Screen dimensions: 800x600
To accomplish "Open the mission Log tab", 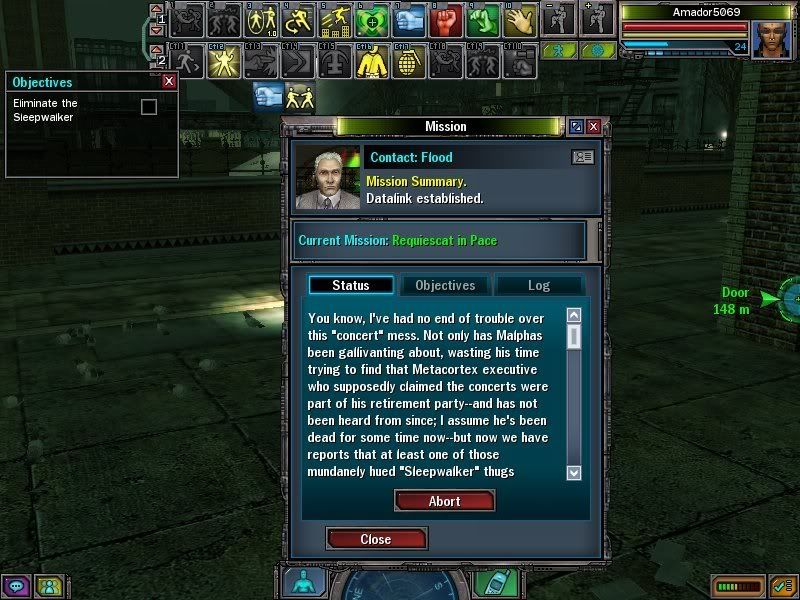I will pos(538,285).
